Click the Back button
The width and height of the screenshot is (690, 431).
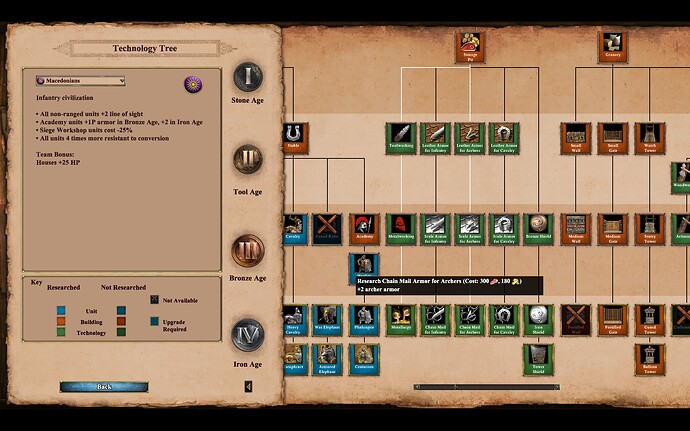[x=104, y=386]
